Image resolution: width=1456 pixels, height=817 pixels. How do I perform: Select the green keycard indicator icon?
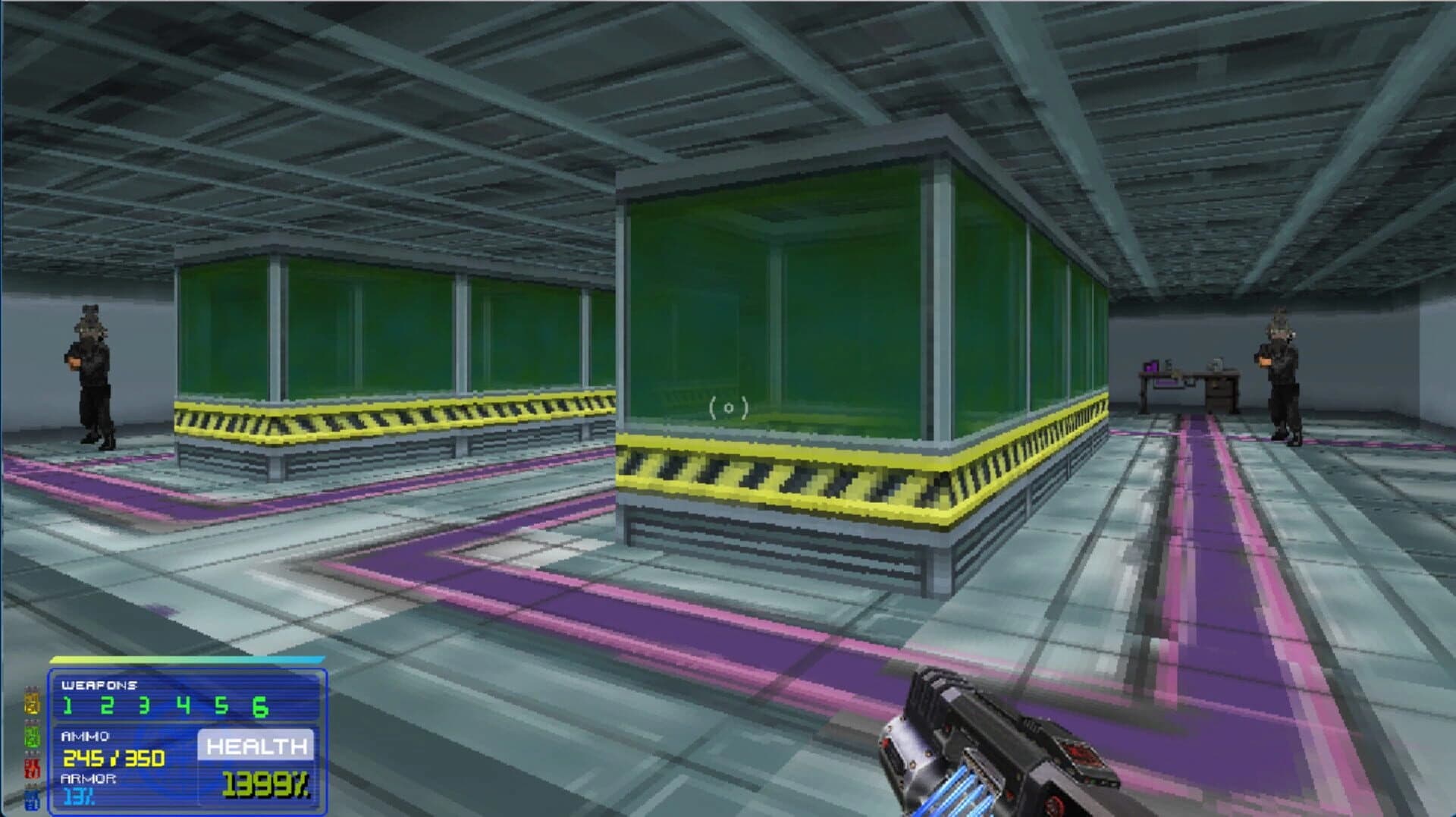point(32,736)
